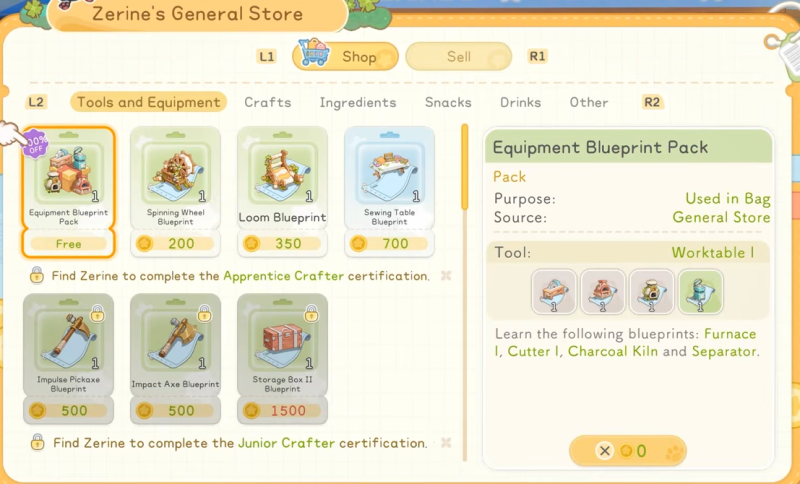This screenshot has width=800, height=484.
Task: Click the purchase total button showing 0 coins
Action: [629, 451]
